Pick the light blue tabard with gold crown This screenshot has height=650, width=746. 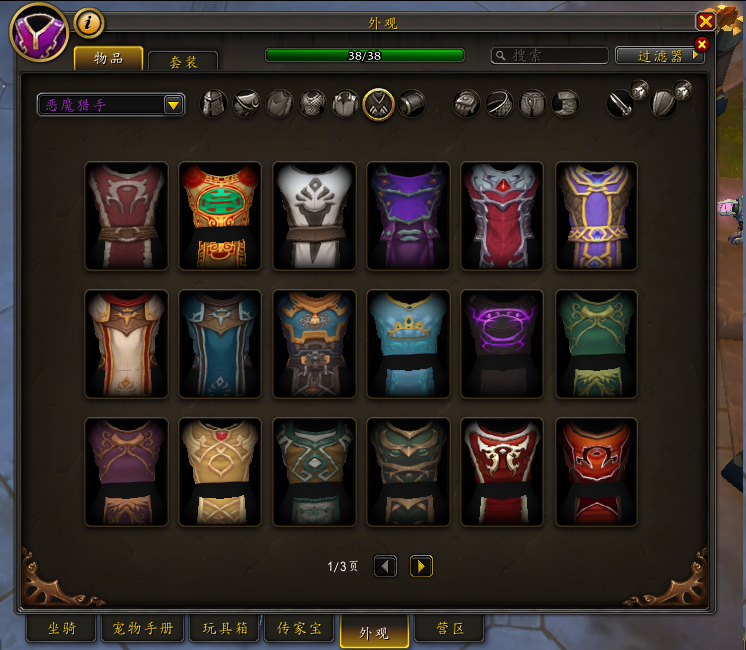tap(408, 344)
